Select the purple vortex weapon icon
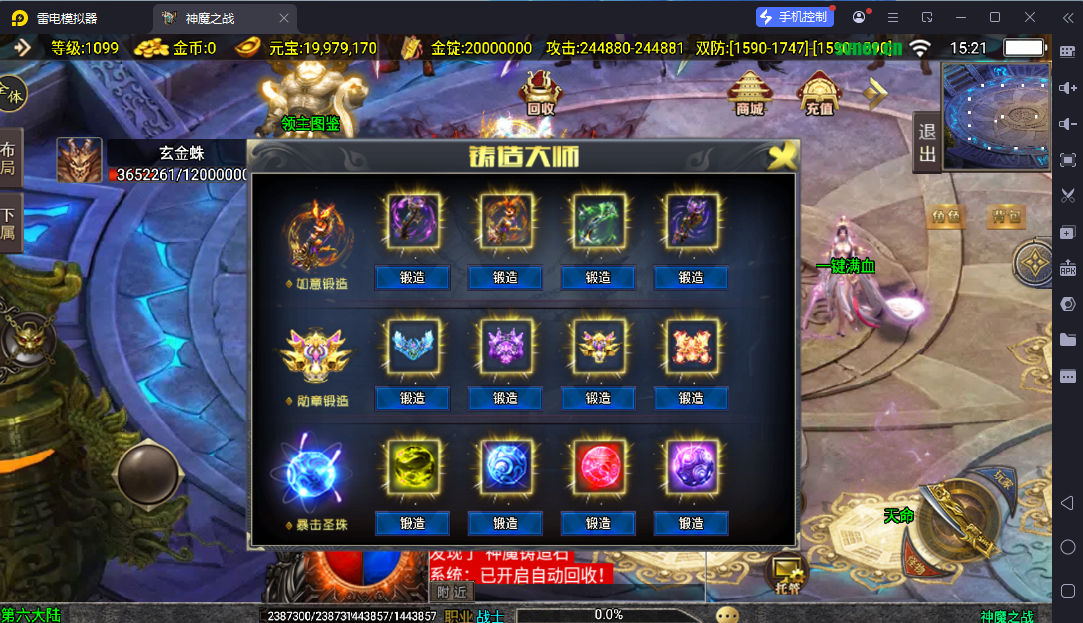The height and width of the screenshot is (623, 1083). coord(412,221)
